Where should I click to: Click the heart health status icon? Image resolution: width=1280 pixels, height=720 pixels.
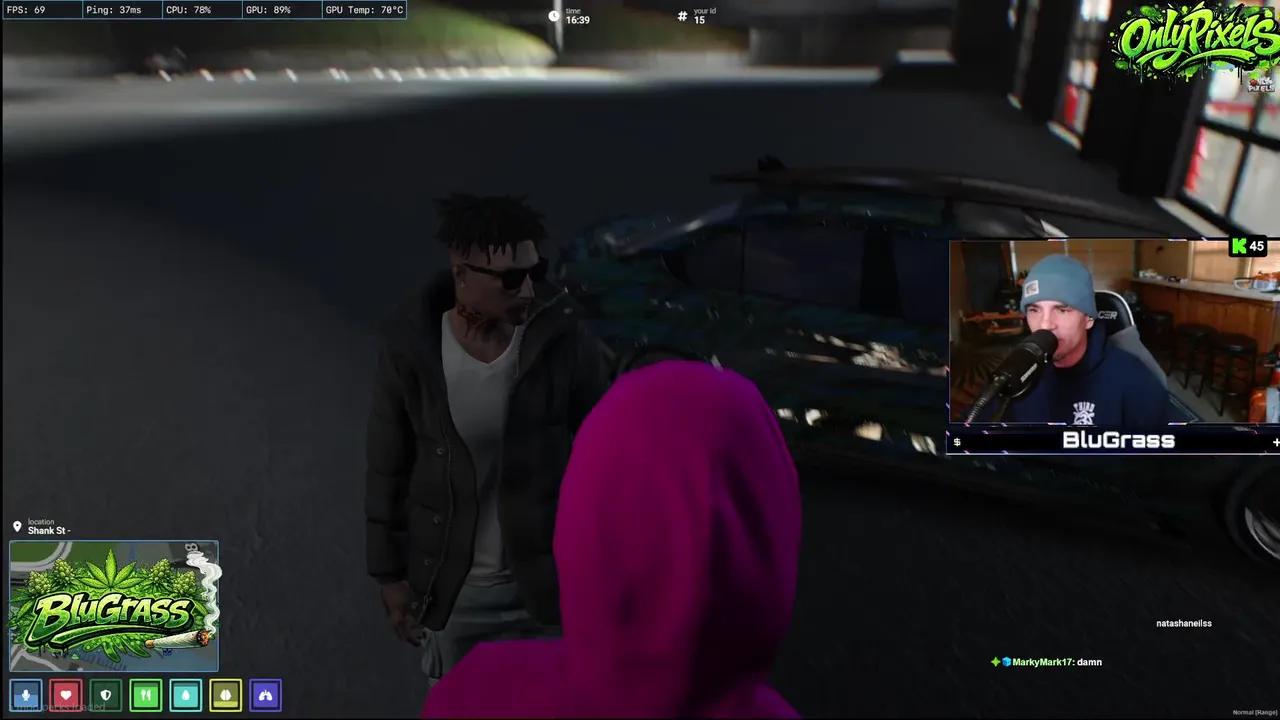(x=66, y=695)
